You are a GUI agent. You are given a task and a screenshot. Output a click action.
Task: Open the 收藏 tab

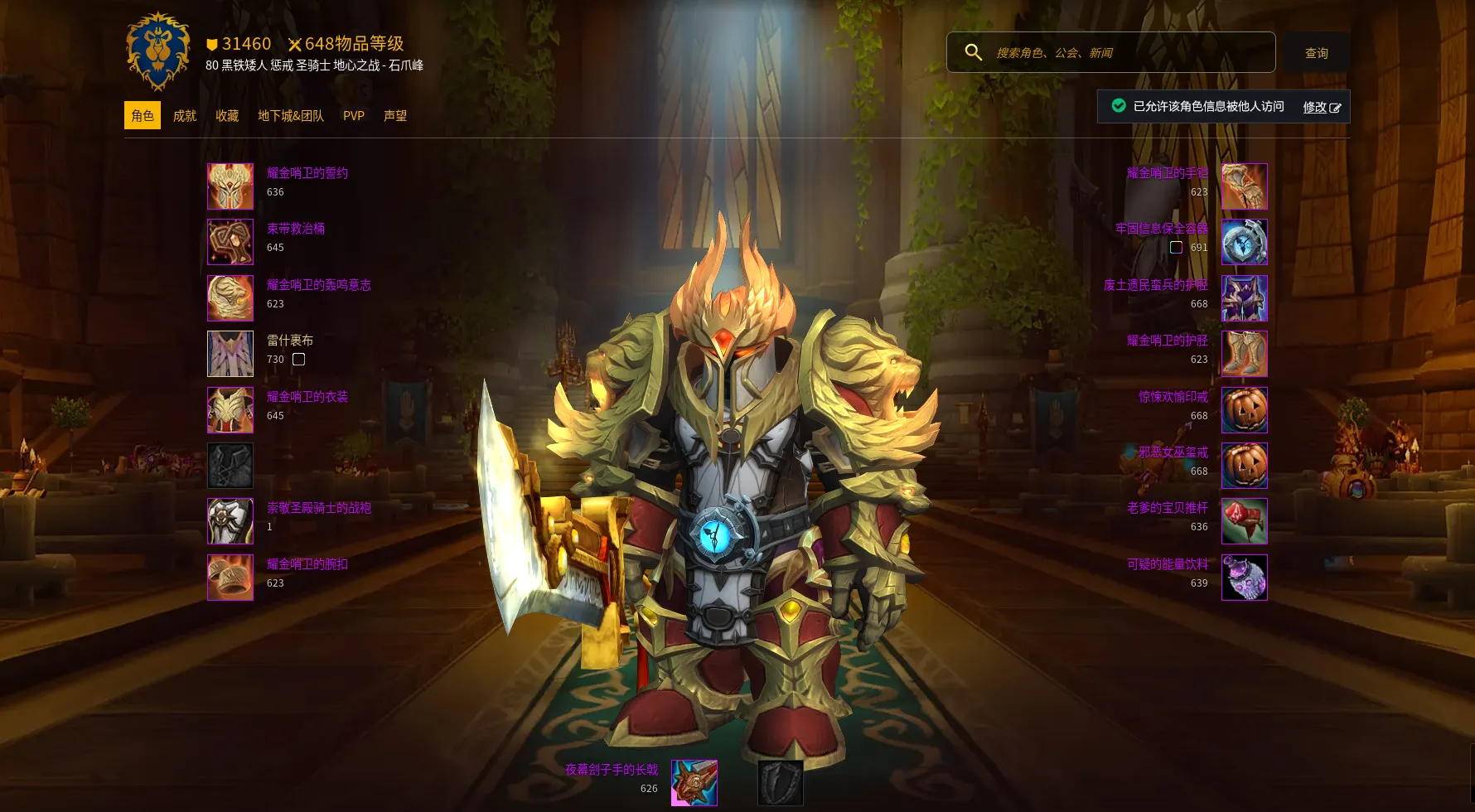pos(227,116)
